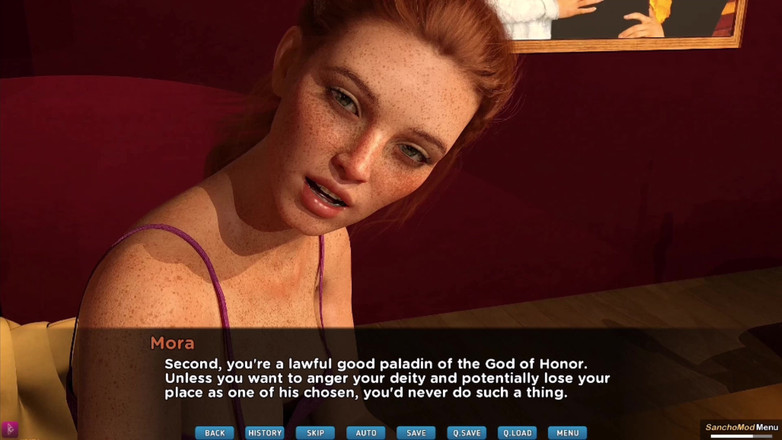Open the dialogue HISTORY log
Viewport: 782px width, 440px height.
(x=265, y=433)
